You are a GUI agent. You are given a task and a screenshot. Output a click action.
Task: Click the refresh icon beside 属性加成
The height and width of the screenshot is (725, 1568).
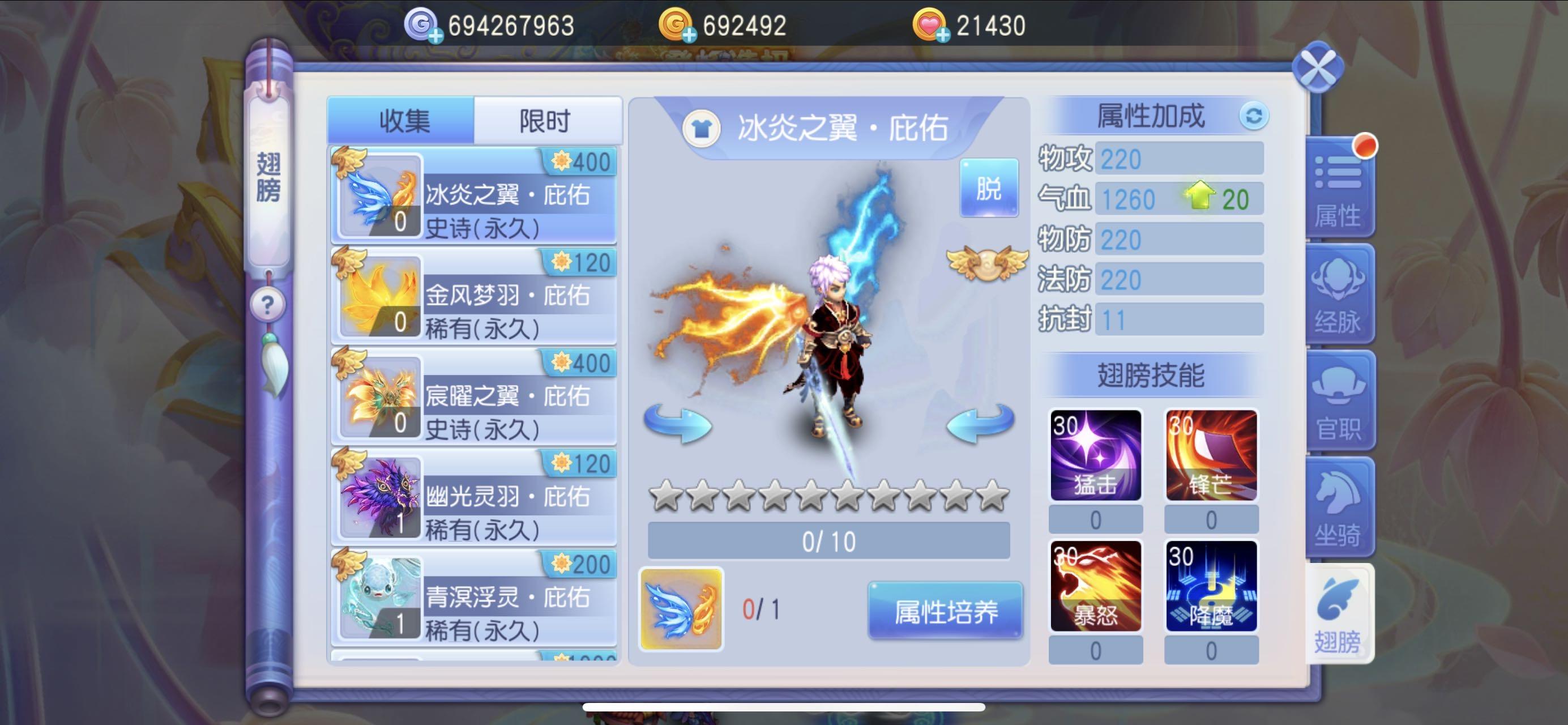(x=1256, y=117)
